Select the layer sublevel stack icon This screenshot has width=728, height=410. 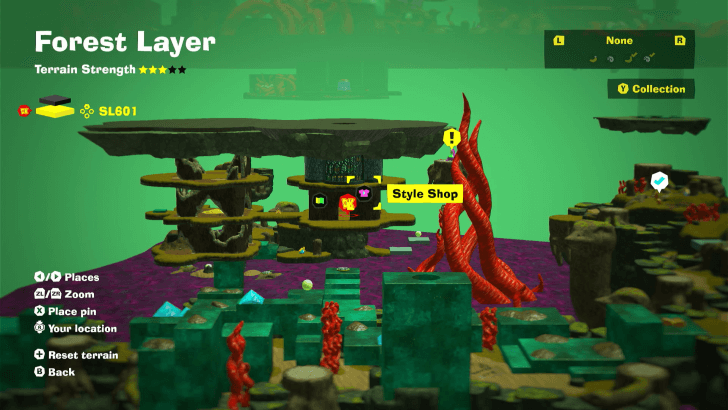click(x=54, y=107)
